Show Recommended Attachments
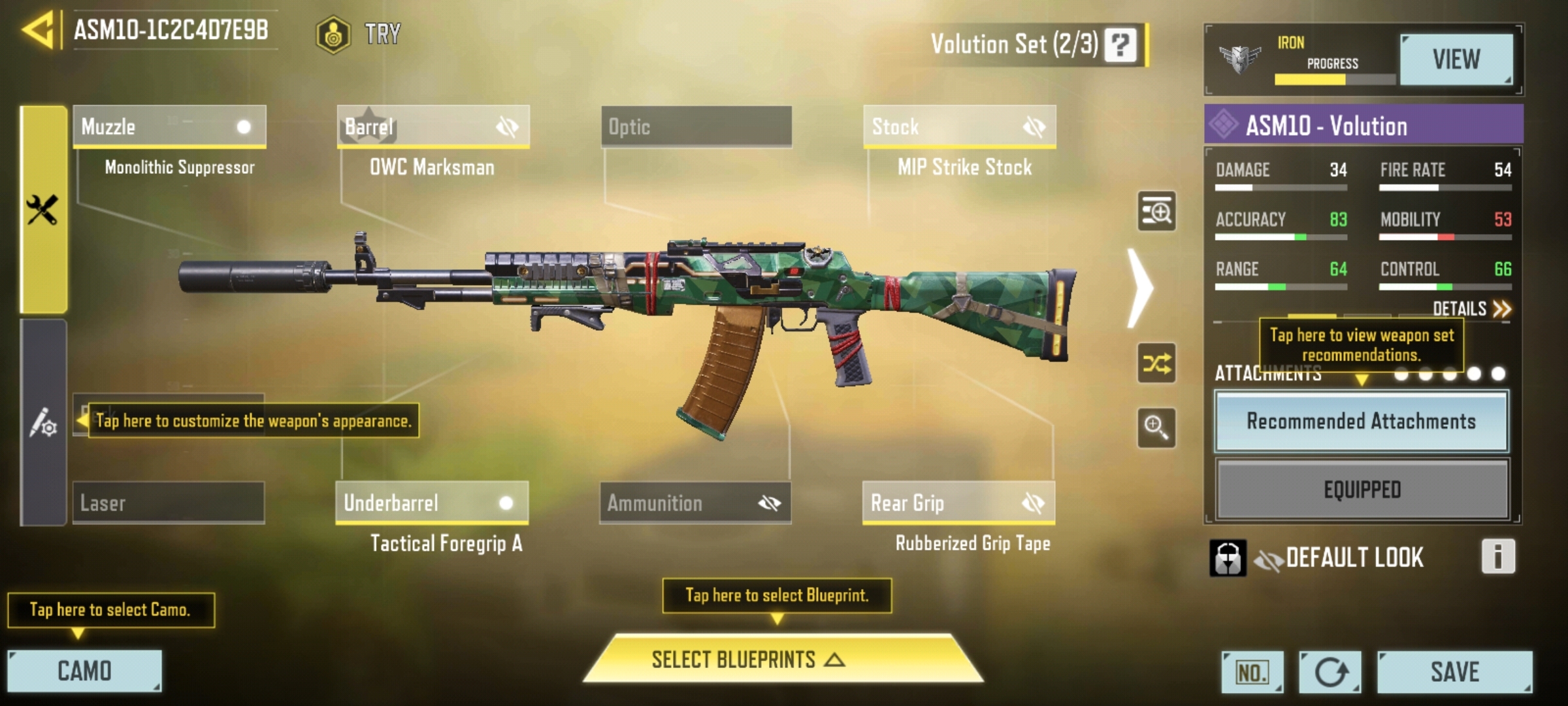1568x706 pixels. (1361, 421)
